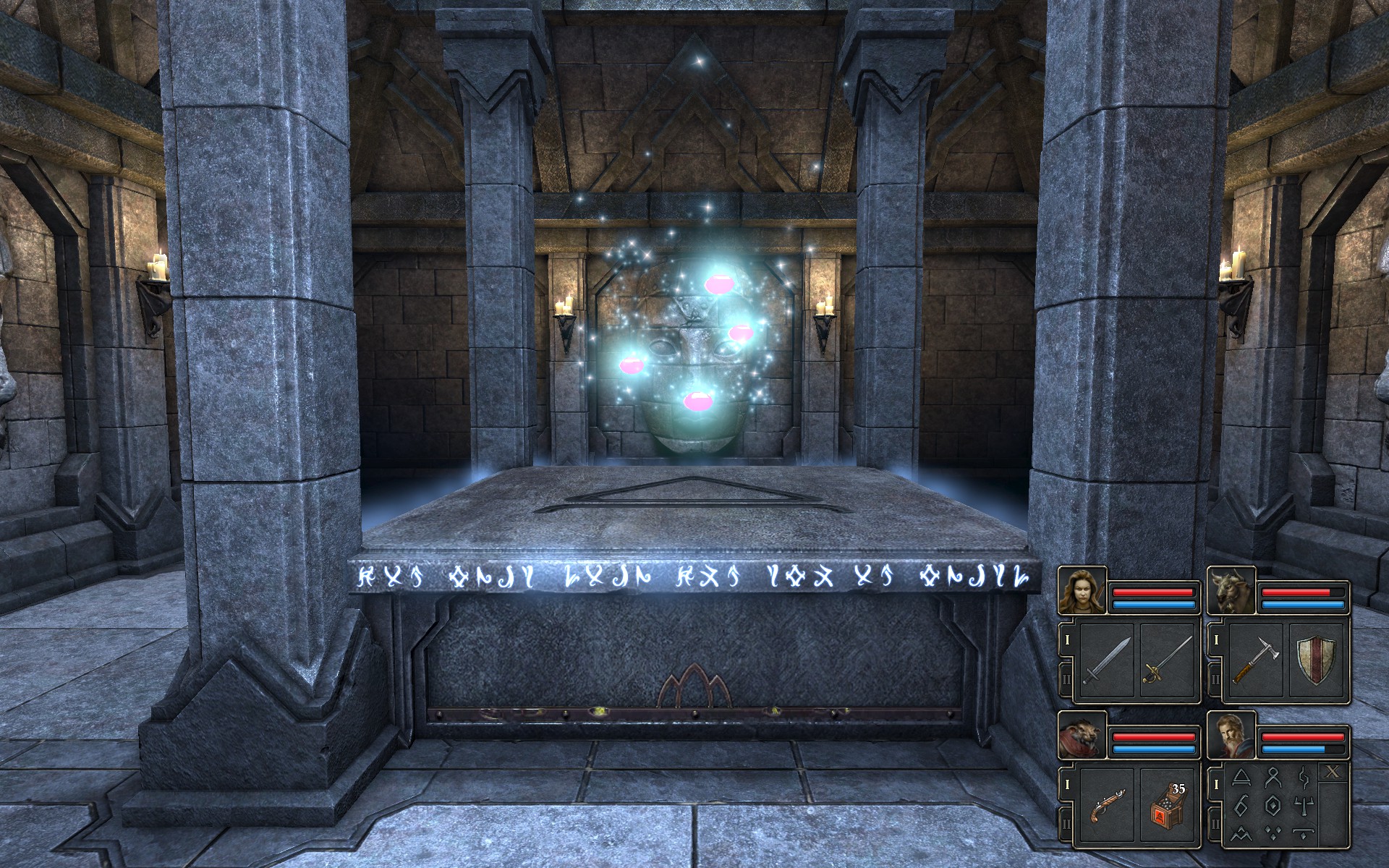
Task: Fire the flintlock pistol
Action: pos(1106,806)
